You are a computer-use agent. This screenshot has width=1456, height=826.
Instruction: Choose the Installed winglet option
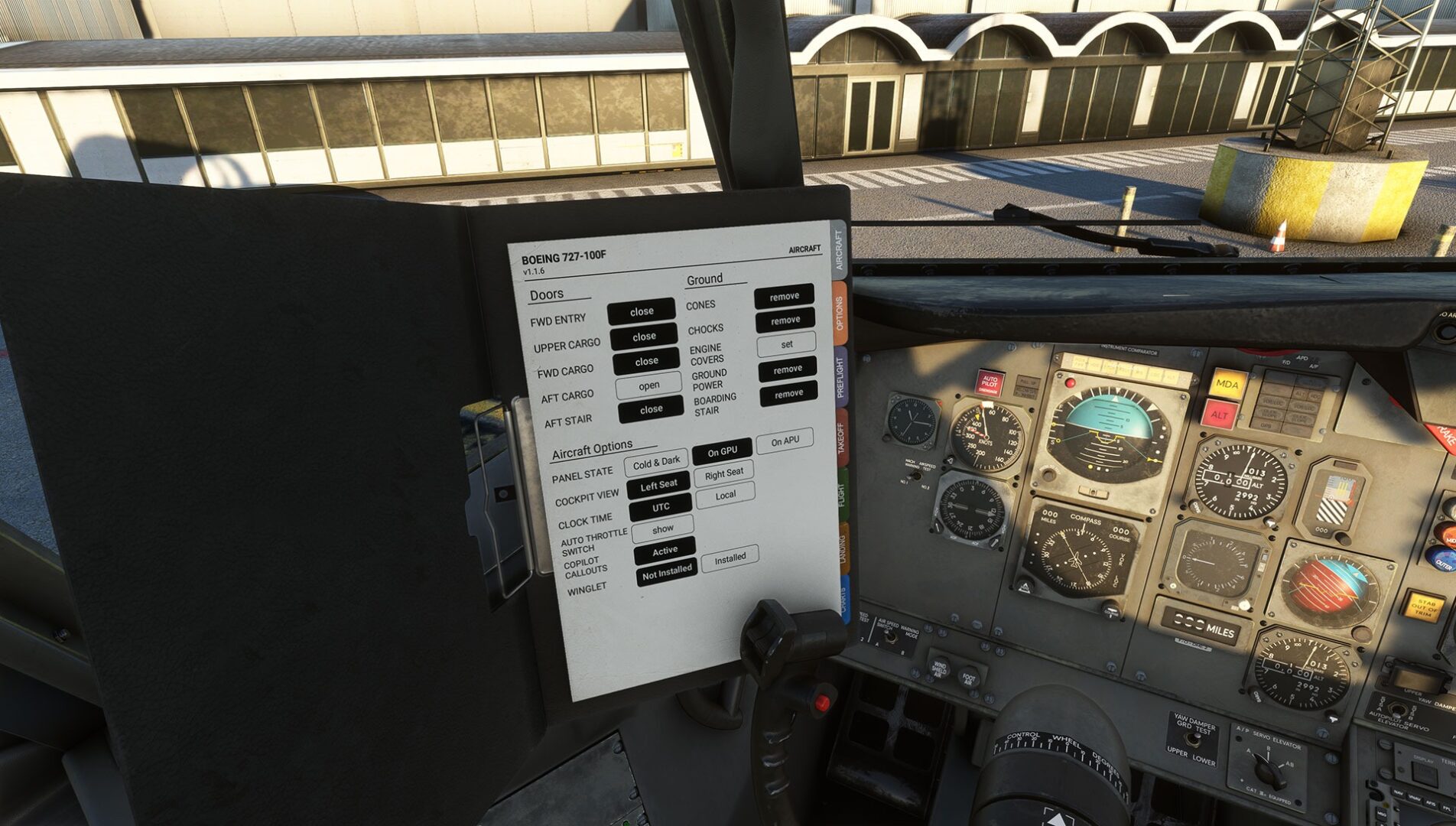point(730,558)
